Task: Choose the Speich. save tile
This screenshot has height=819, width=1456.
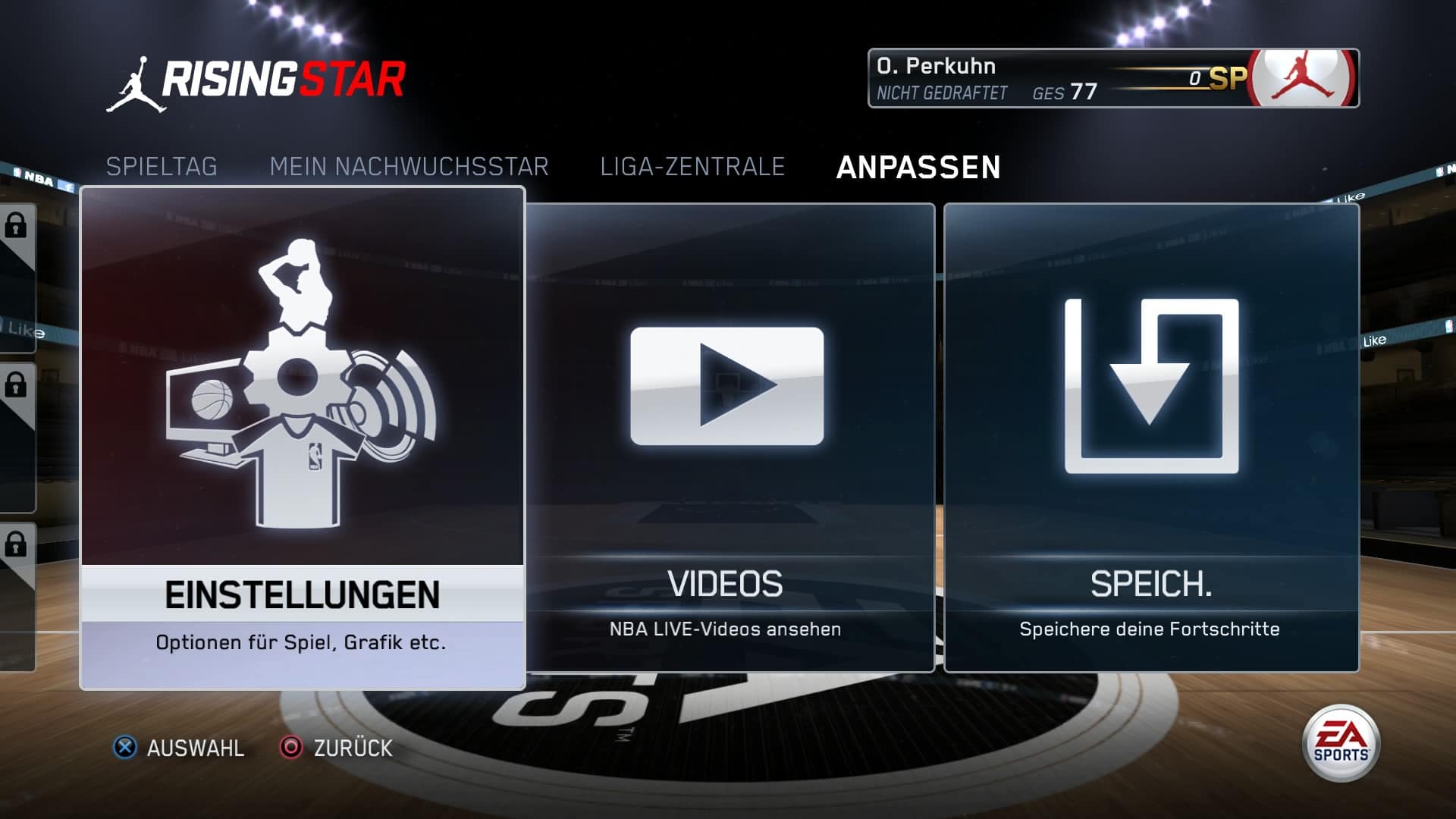Action: pos(1151,438)
